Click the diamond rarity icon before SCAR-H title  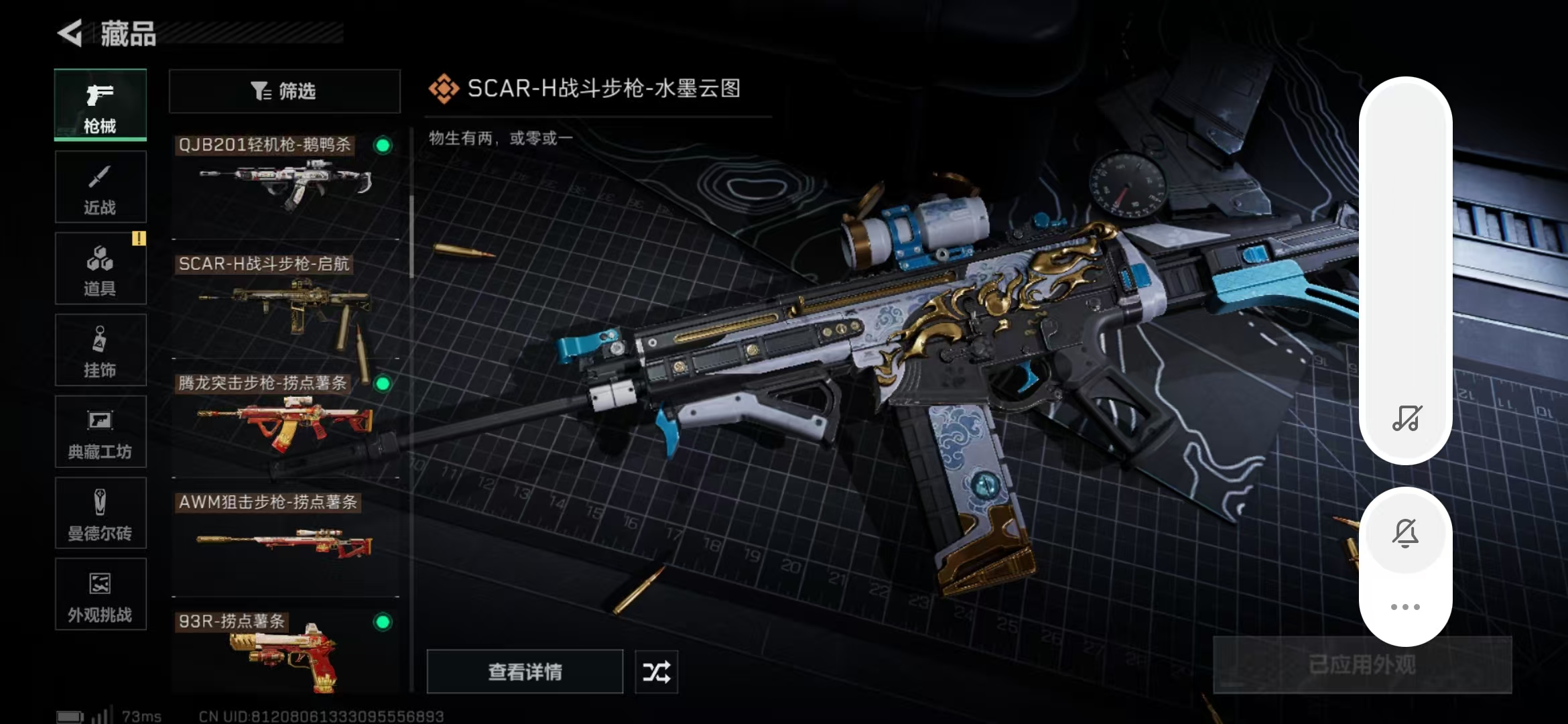(444, 86)
